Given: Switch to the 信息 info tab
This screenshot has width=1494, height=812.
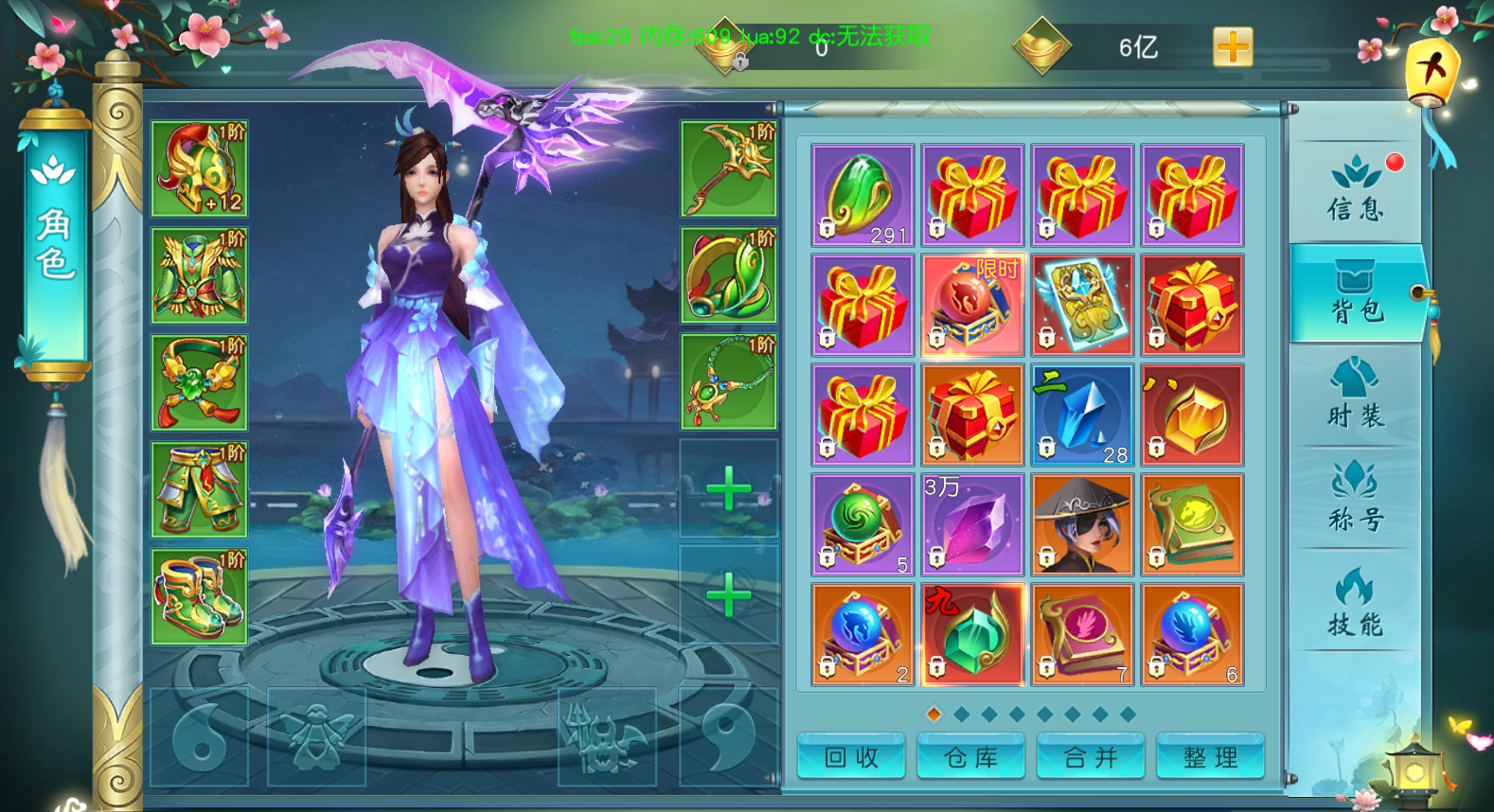Looking at the screenshot, I should (x=1355, y=191).
